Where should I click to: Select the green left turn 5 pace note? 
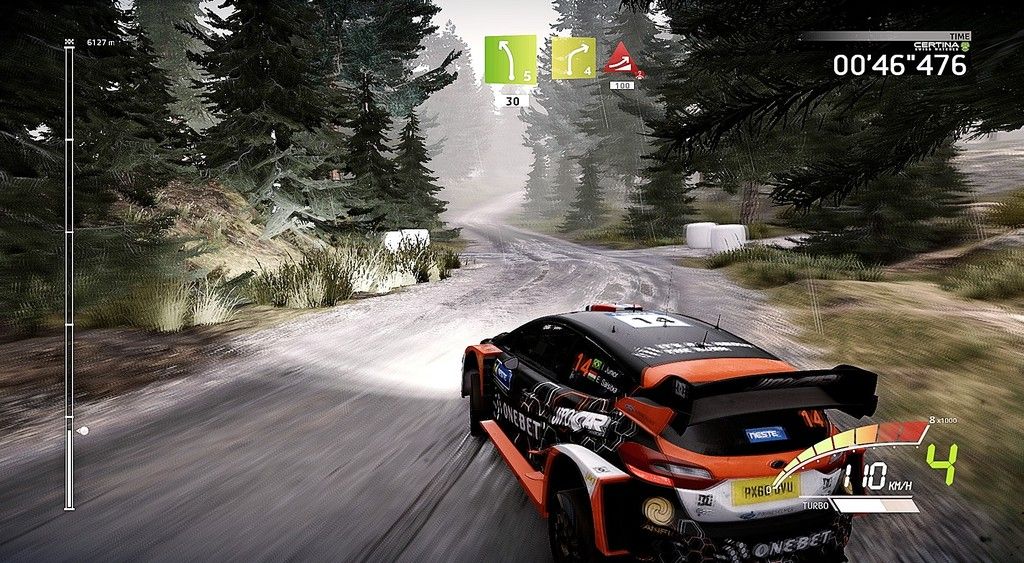pos(510,60)
